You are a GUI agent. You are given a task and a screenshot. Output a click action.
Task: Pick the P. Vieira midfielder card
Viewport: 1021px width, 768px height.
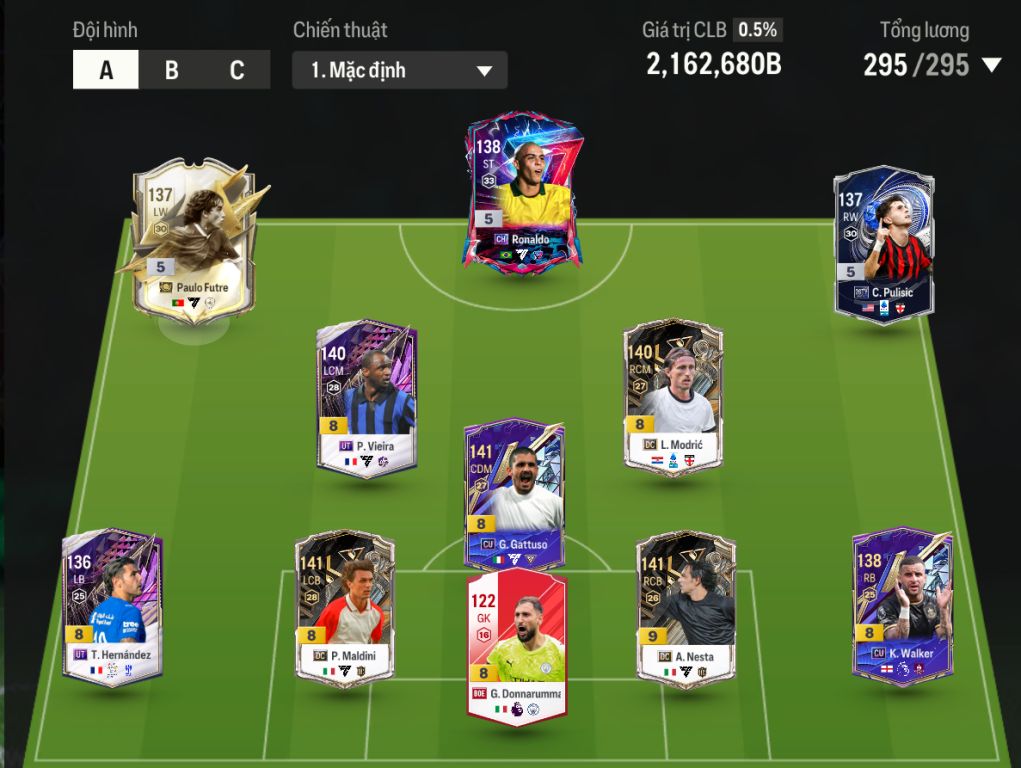click(367, 398)
